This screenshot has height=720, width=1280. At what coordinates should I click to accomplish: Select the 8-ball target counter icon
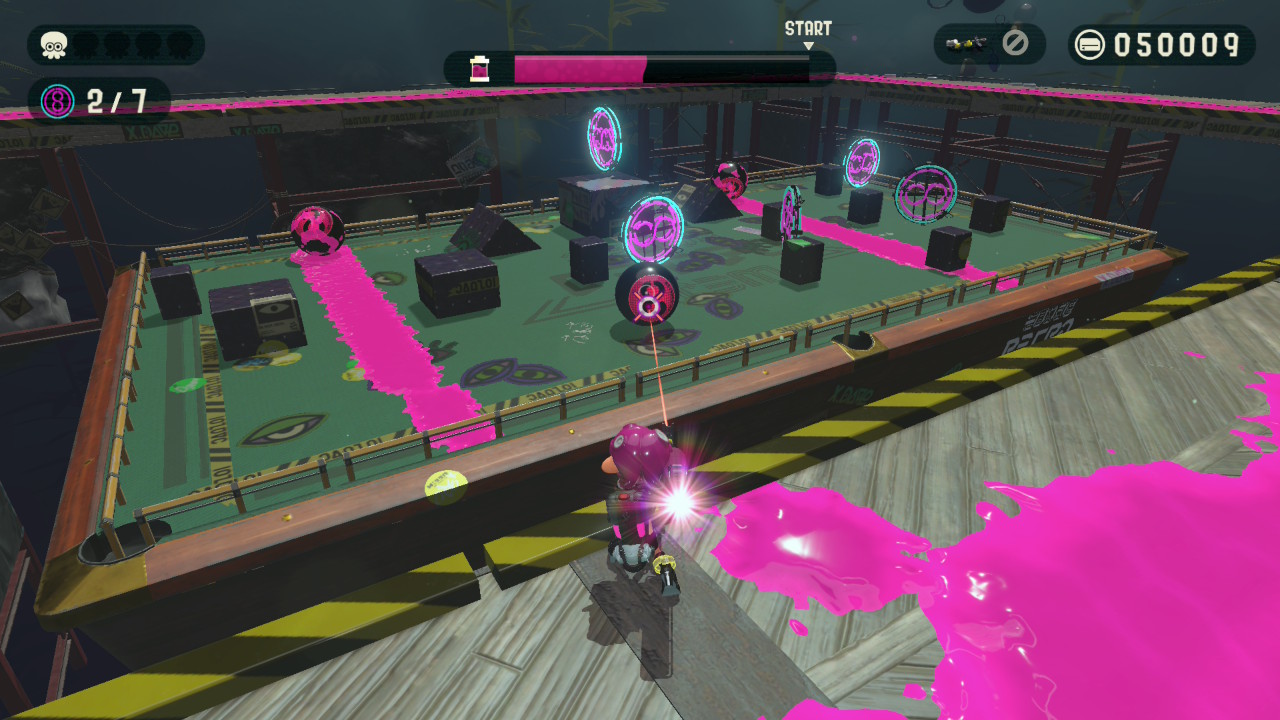57,101
